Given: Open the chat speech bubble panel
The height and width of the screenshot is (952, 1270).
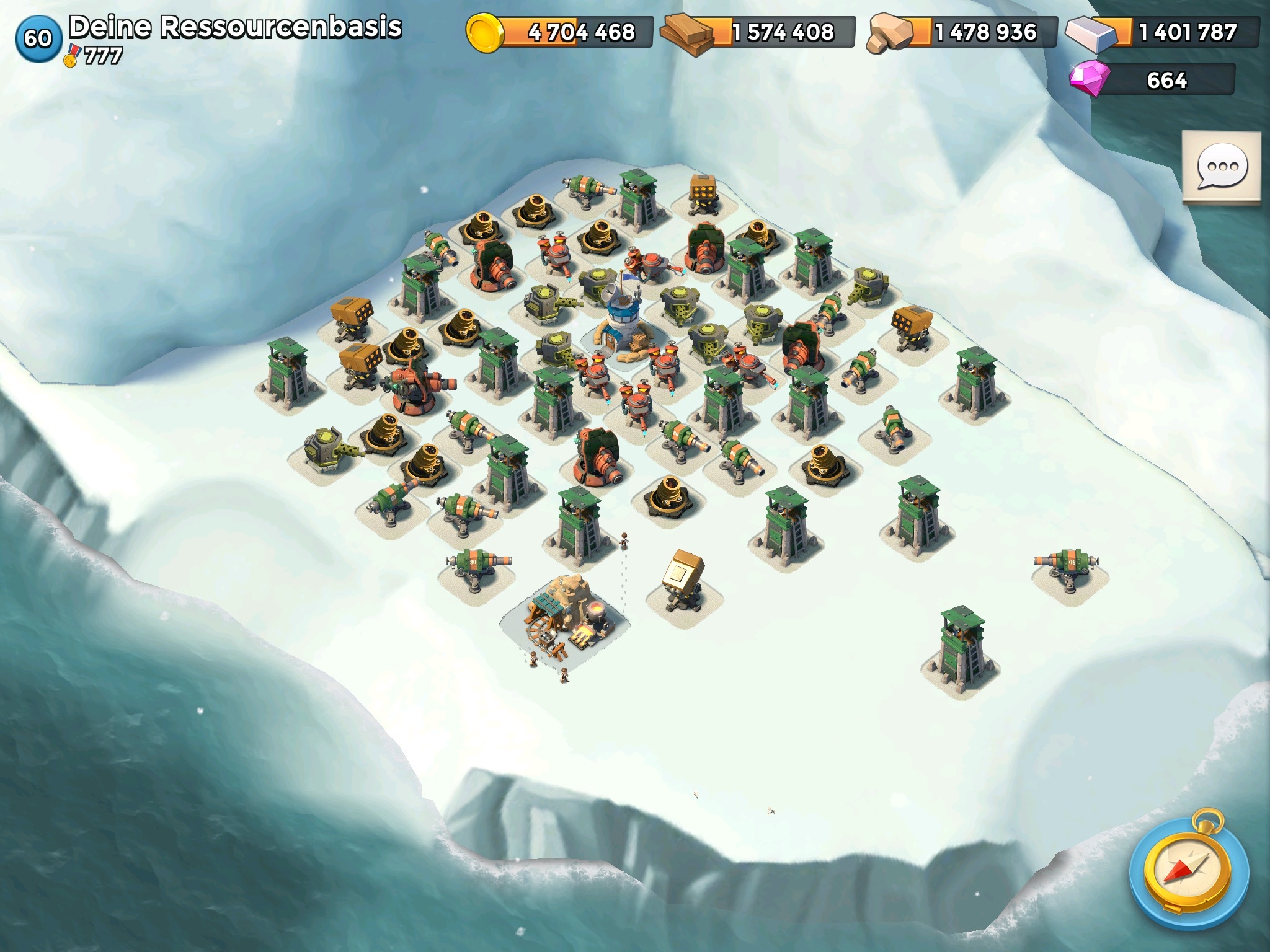Looking at the screenshot, I should coord(1221,167).
